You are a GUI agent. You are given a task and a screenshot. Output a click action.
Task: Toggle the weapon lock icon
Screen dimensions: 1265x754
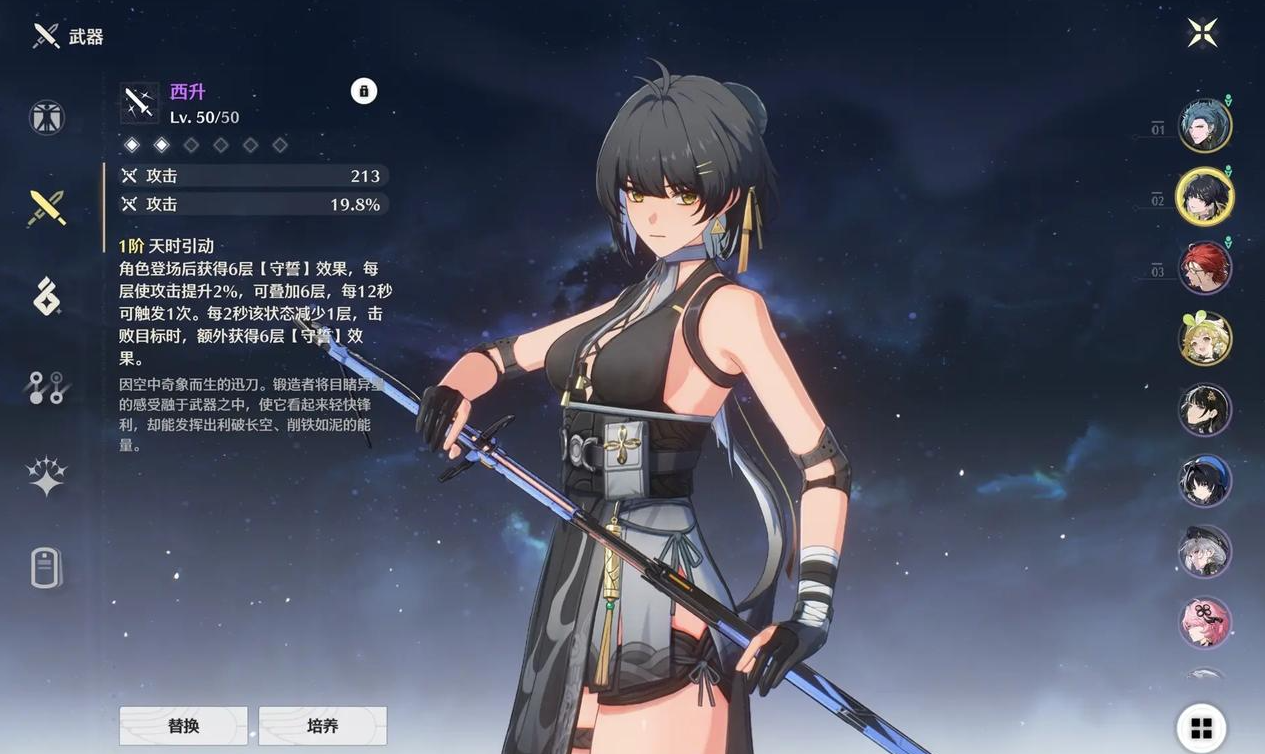(x=364, y=91)
